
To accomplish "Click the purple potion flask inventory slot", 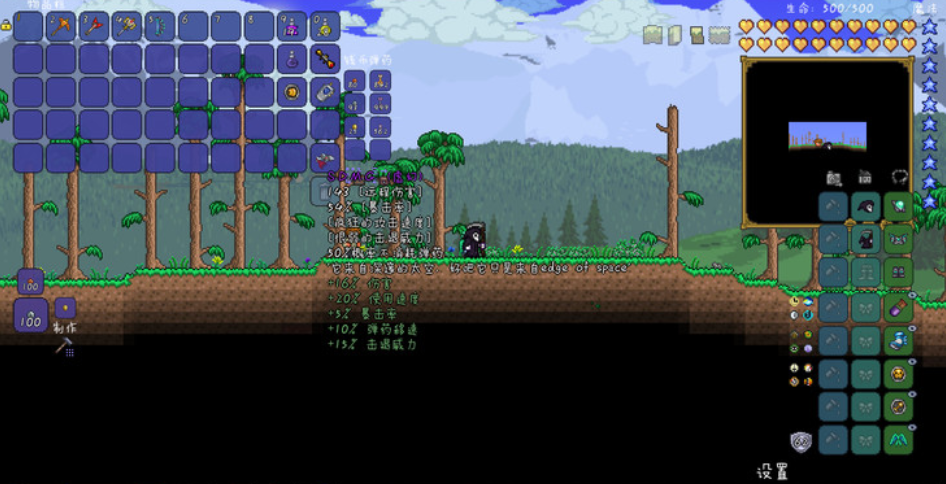I will [292, 59].
